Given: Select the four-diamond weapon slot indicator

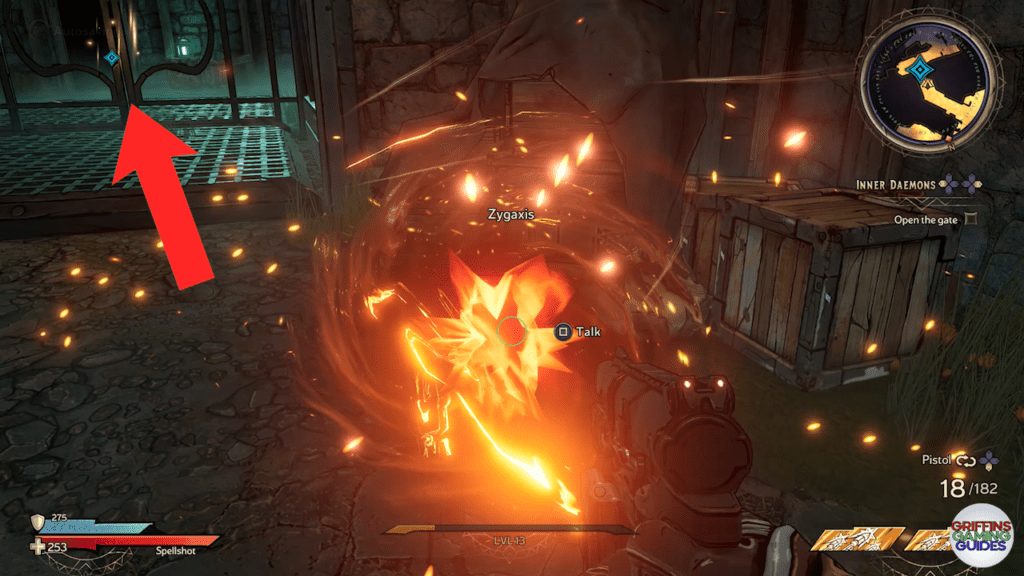Looking at the screenshot, I should point(989,460).
